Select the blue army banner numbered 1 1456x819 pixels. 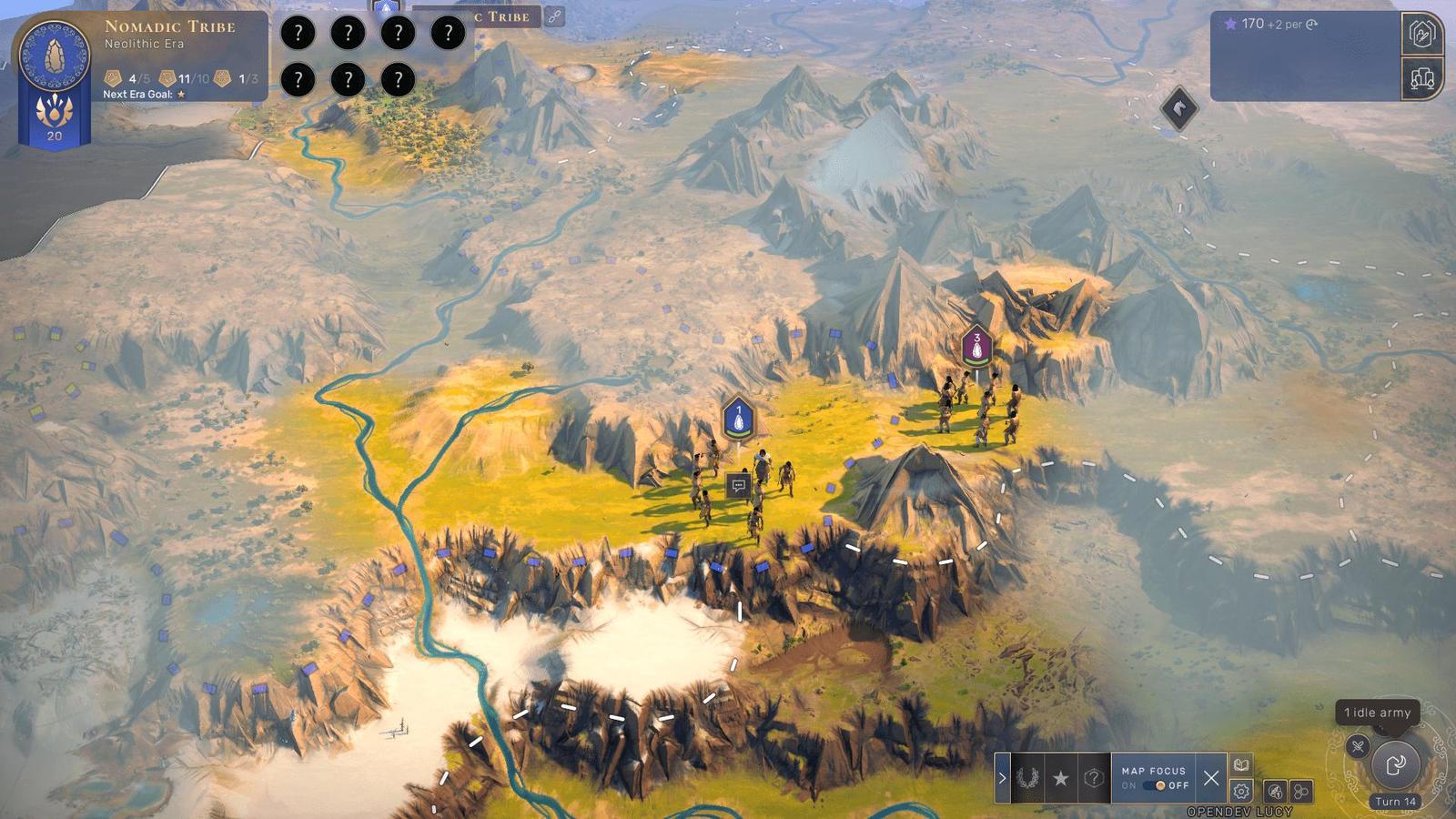(x=738, y=419)
